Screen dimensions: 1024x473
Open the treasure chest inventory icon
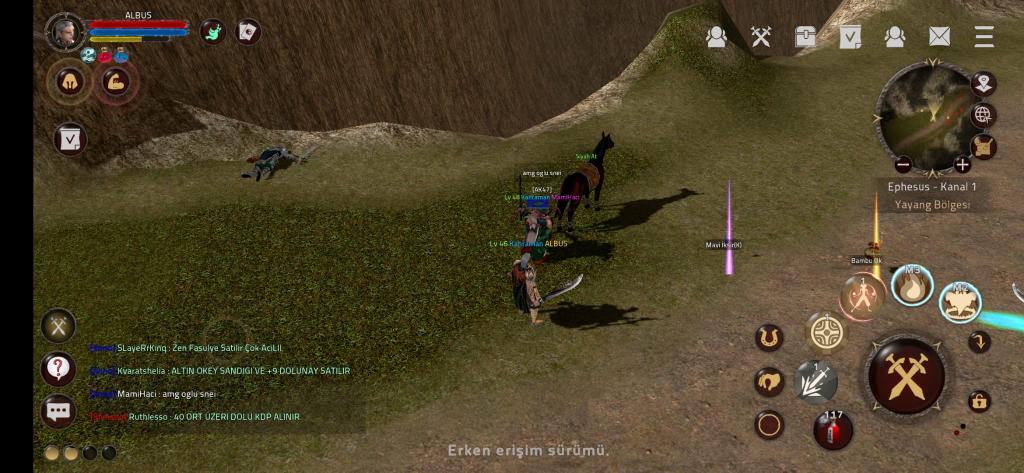[805, 37]
